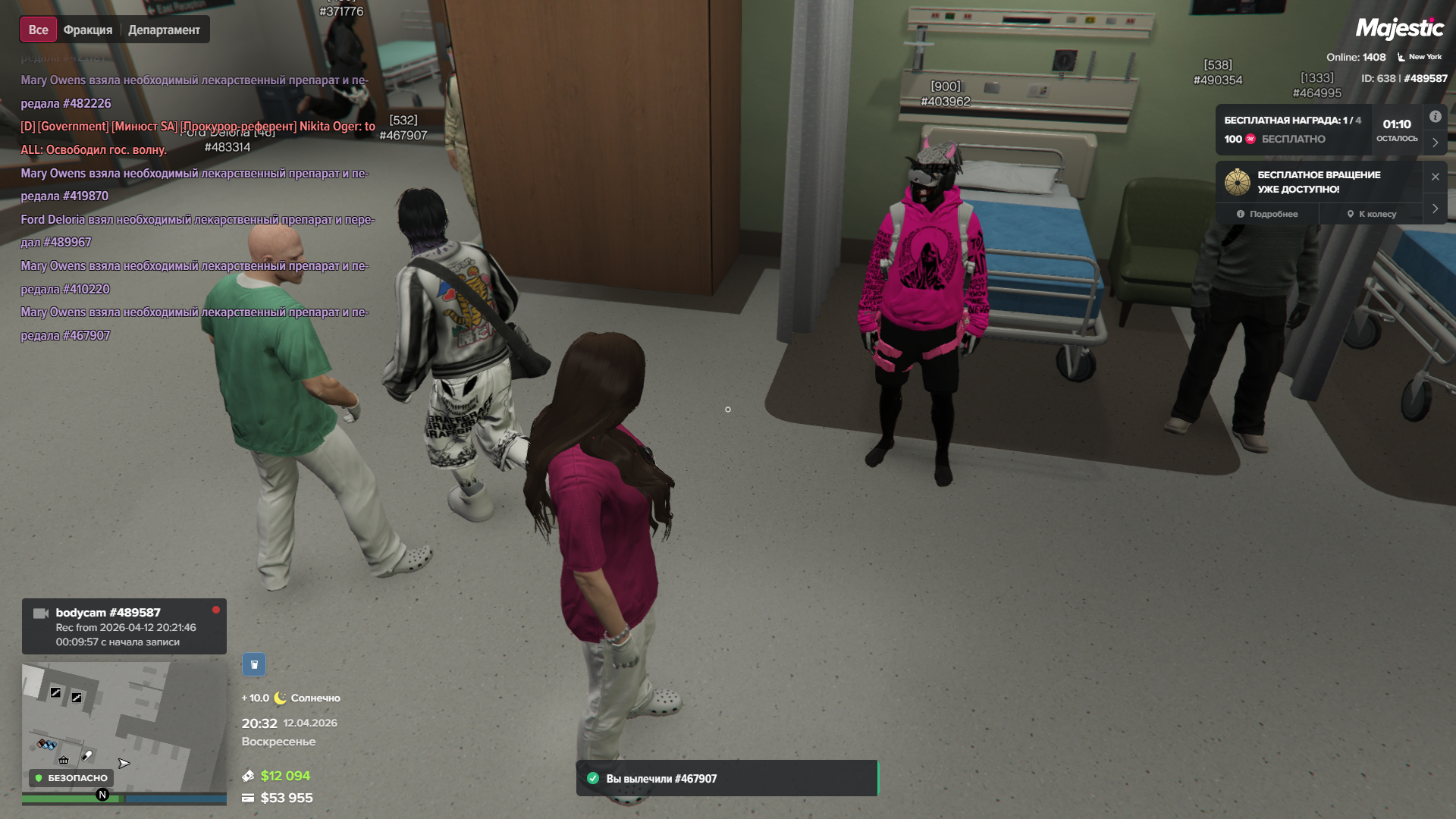
Task: Select the Фракция chat tab
Action: [x=88, y=30]
